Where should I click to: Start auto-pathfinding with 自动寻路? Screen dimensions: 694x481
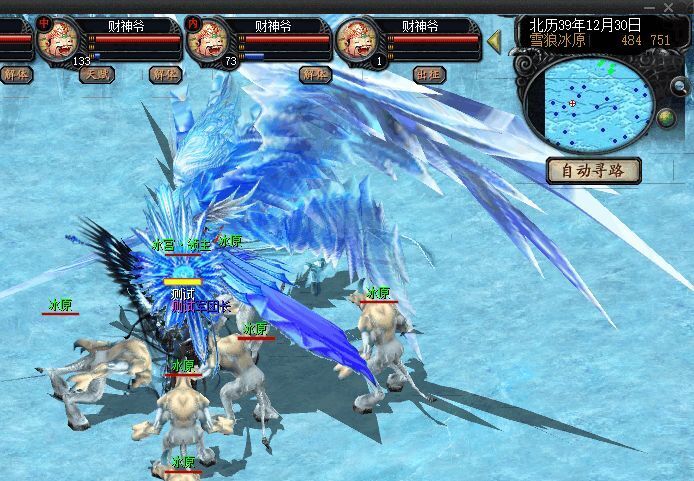594,170
